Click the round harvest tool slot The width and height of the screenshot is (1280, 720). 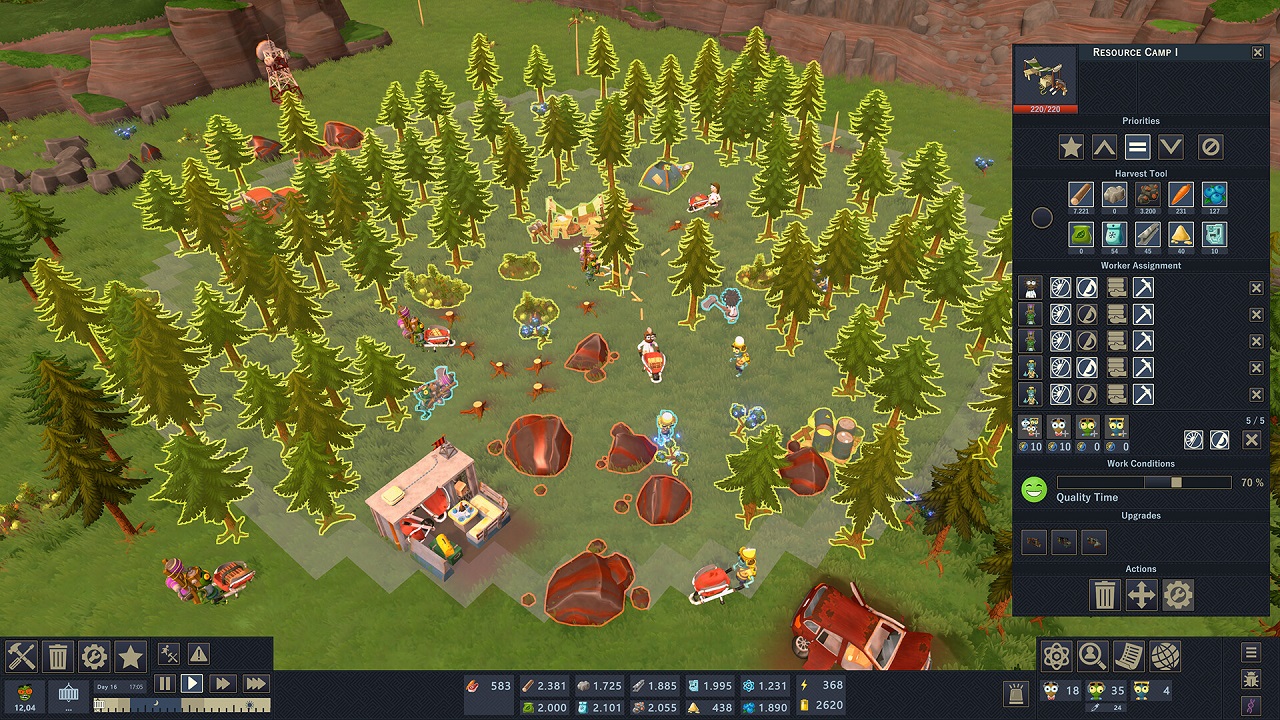[x=1042, y=217]
